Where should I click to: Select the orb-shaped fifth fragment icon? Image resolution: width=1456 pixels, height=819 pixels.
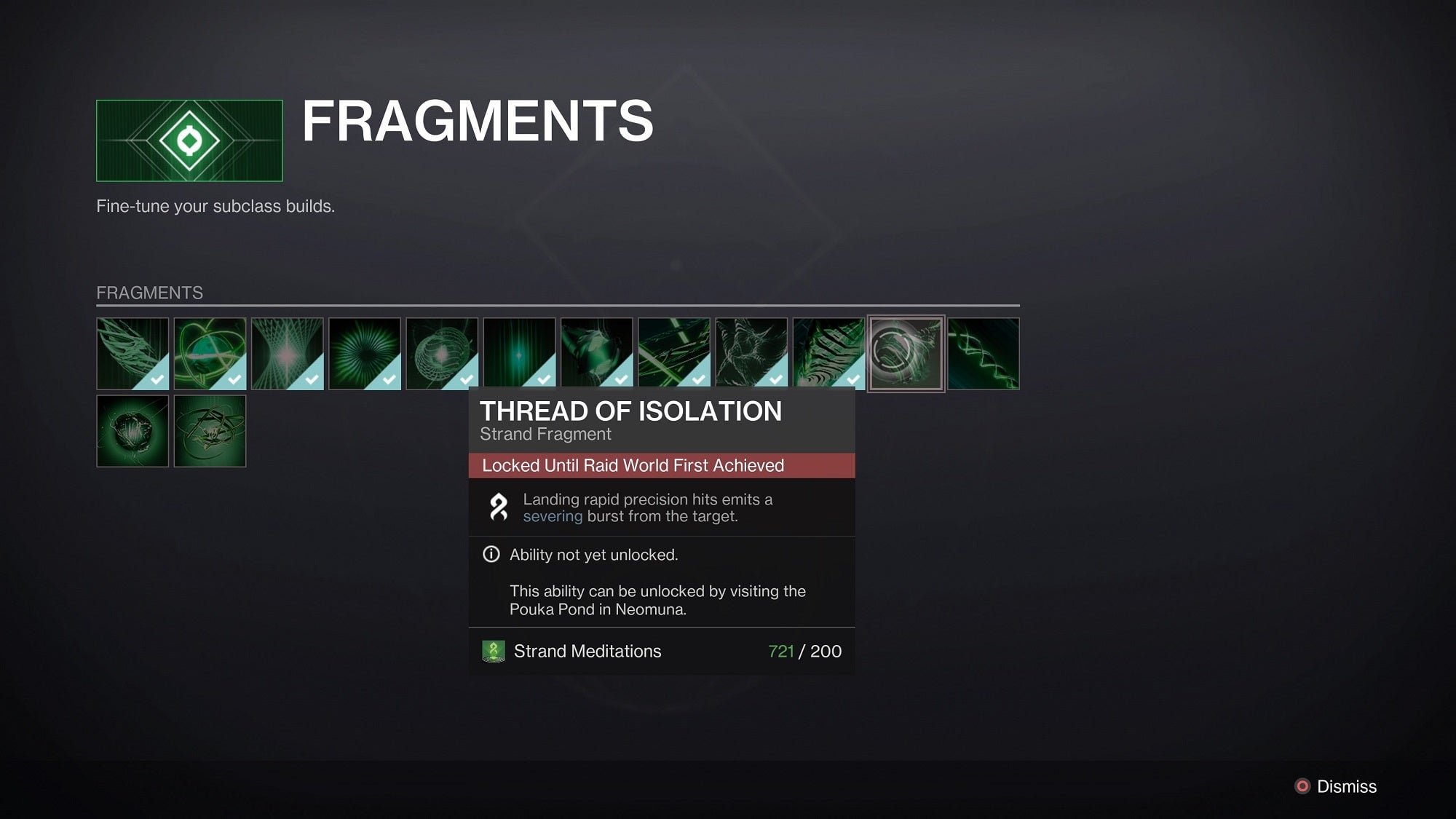point(441,354)
